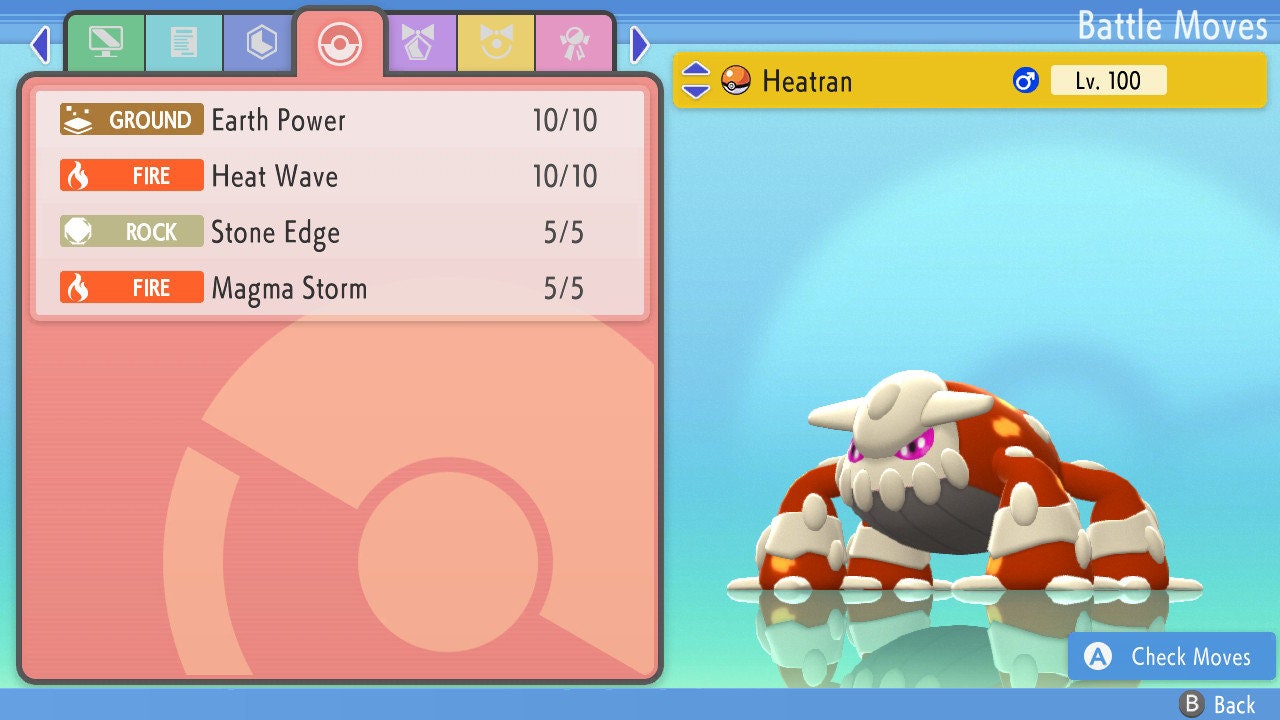
Task: Switch to the yellow bow tab
Action: click(x=496, y=42)
